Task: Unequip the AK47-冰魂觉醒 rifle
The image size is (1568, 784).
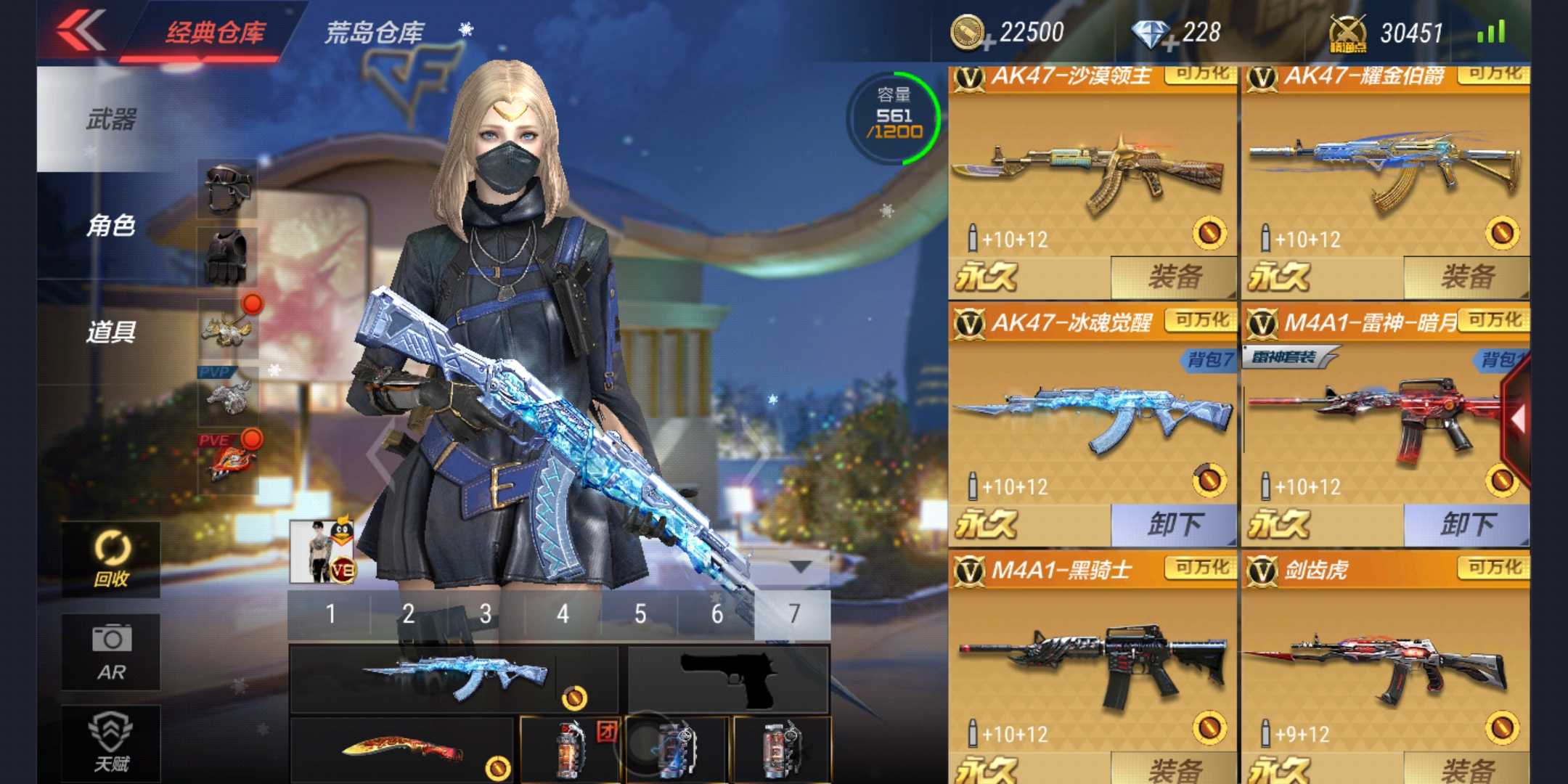Action: [1174, 524]
